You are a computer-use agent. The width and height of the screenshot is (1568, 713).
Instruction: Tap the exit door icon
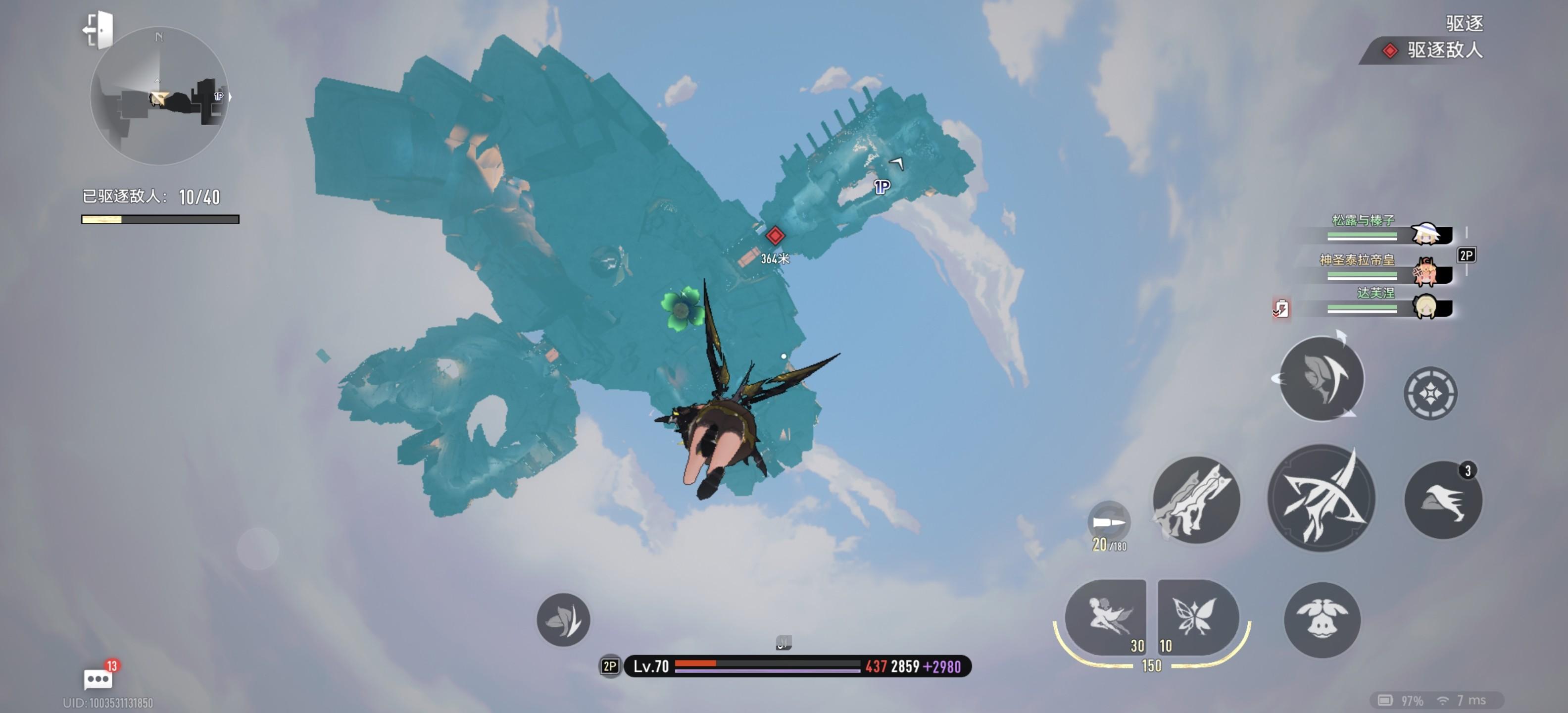pos(98,29)
